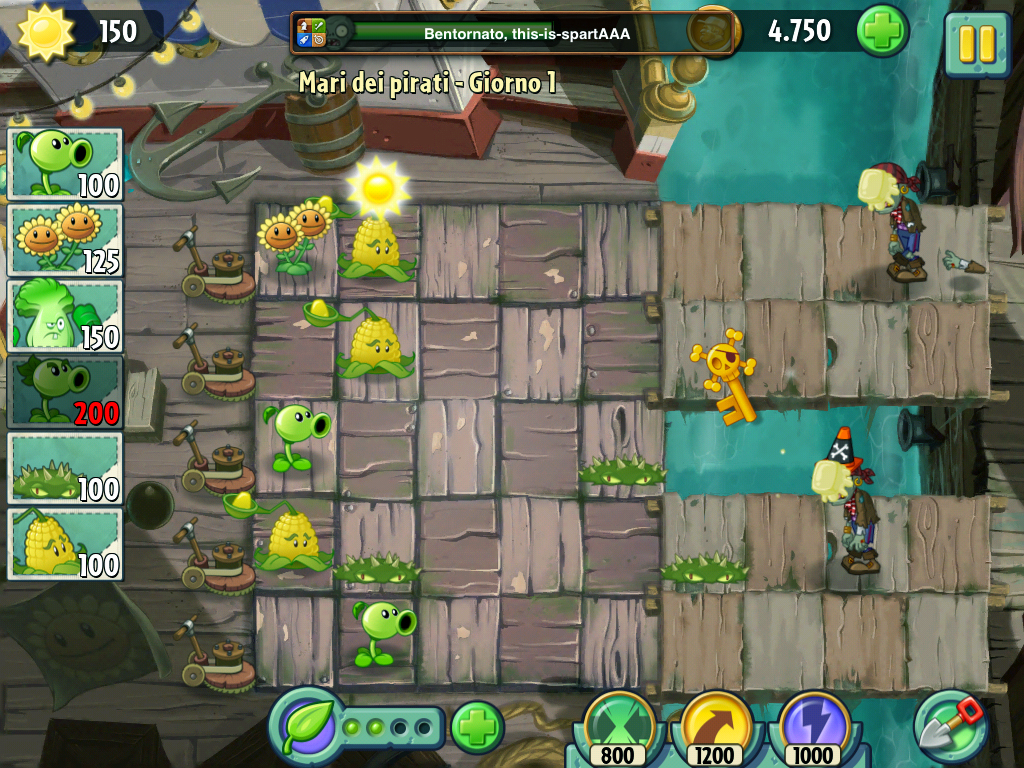Select the Peashooter seed packet costing 100
This screenshot has height=768, width=1024.
point(65,163)
